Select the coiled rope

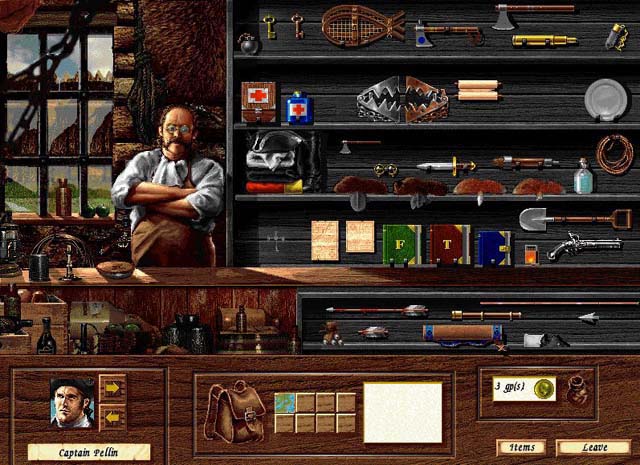[x=614, y=153]
